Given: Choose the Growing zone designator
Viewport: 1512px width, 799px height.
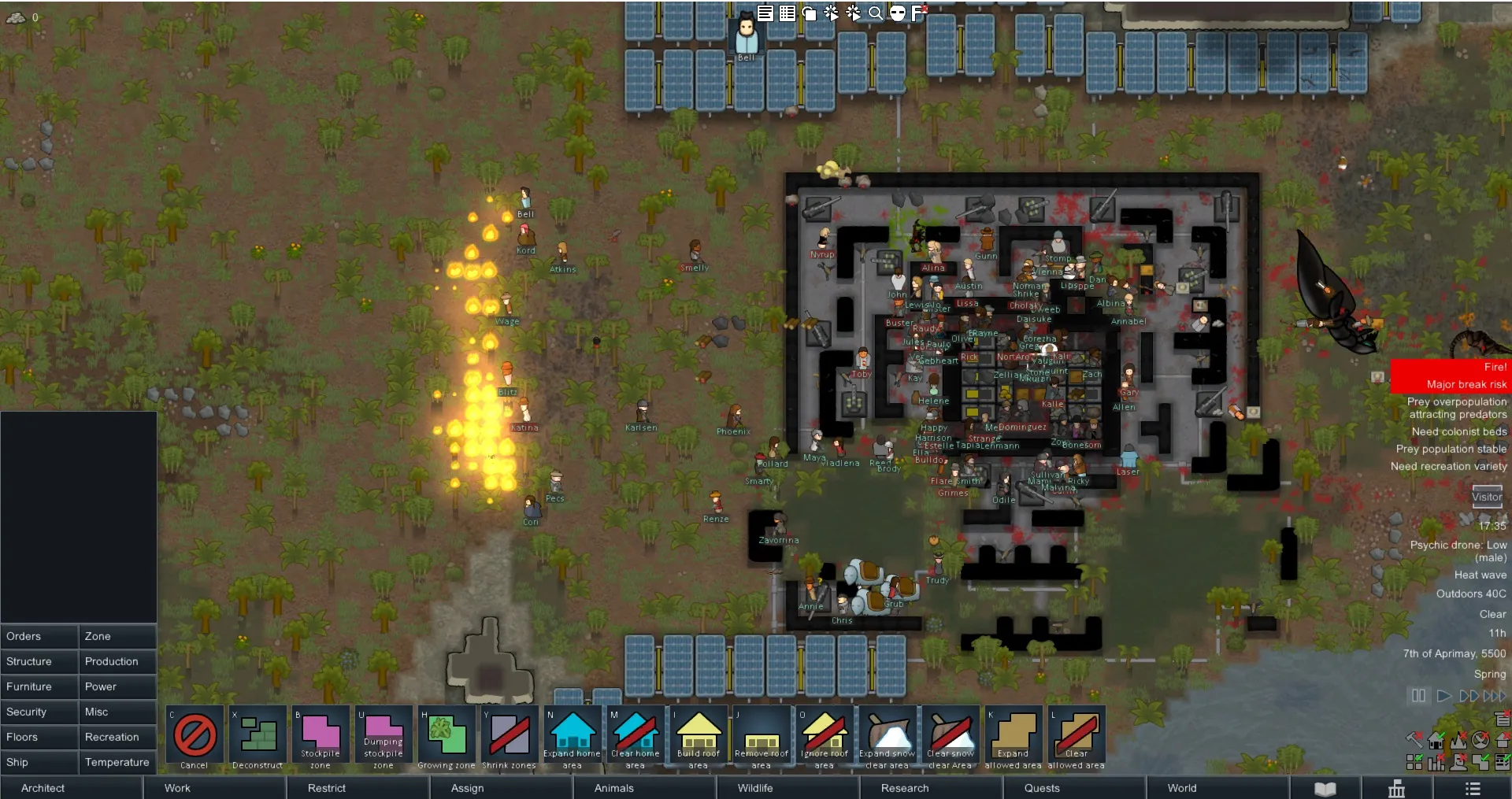Looking at the screenshot, I should (x=447, y=738).
